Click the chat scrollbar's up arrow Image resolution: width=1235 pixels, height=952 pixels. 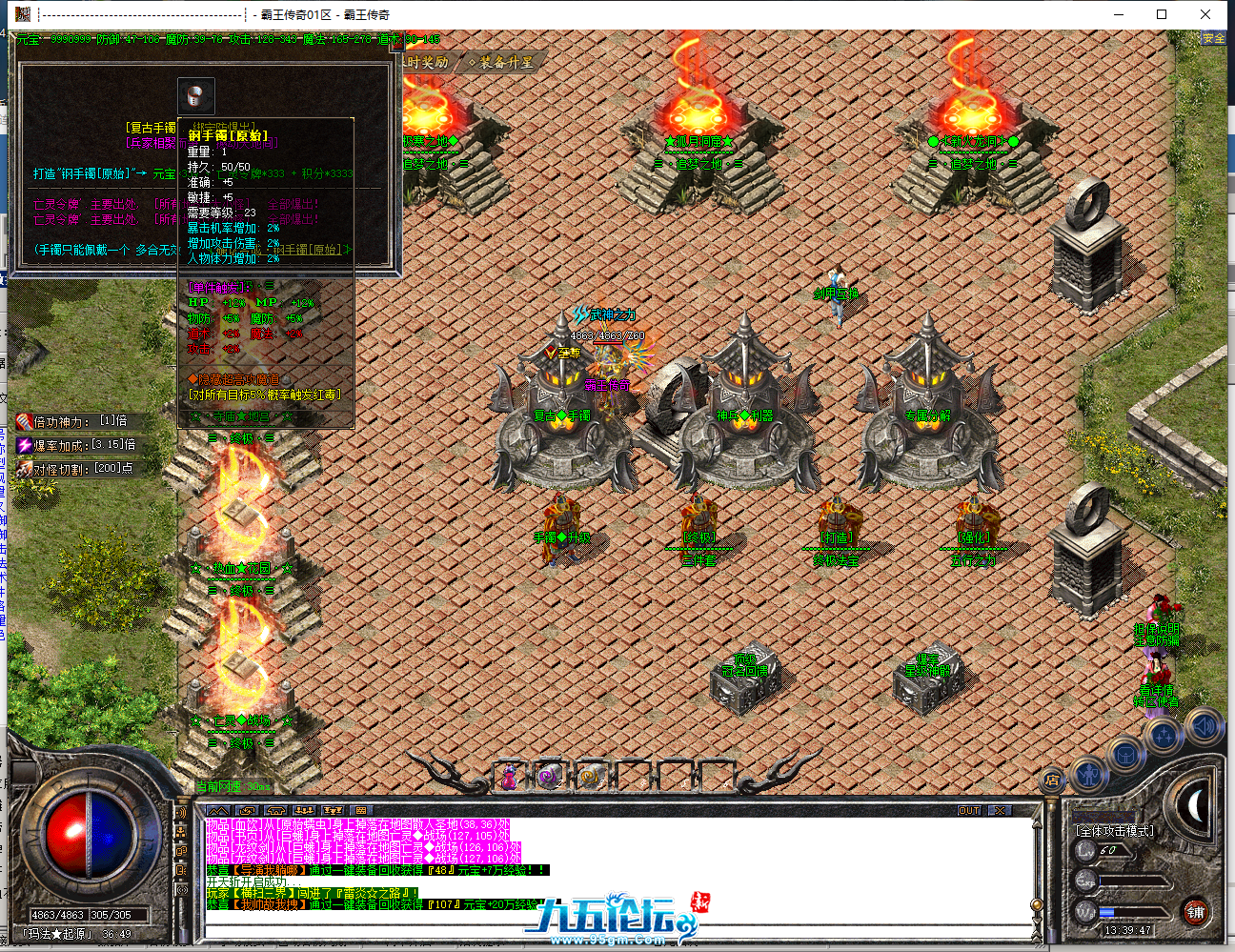(1037, 823)
